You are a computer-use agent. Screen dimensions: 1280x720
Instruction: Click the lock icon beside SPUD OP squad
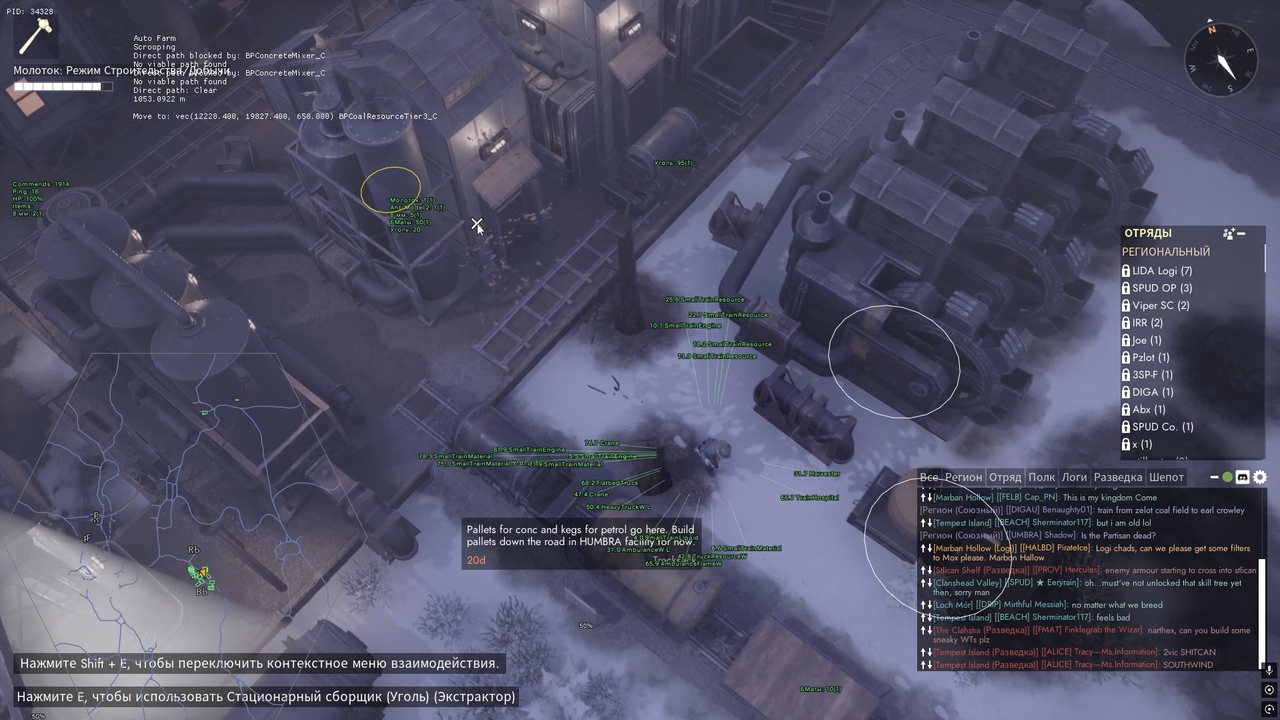[x=1125, y=288]
